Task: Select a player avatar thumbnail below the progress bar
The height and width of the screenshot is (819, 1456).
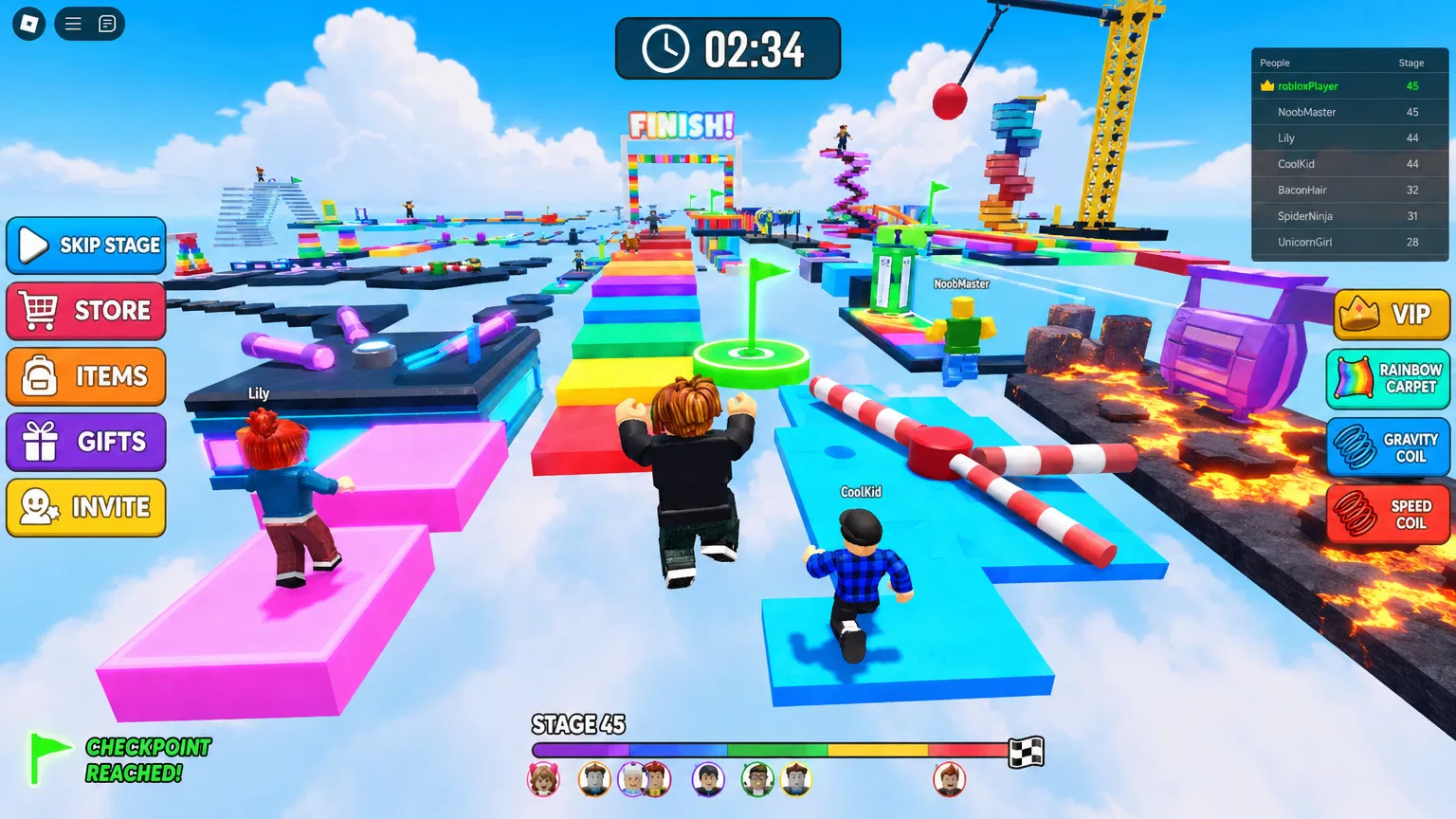Action: click(x=543, y=779)
